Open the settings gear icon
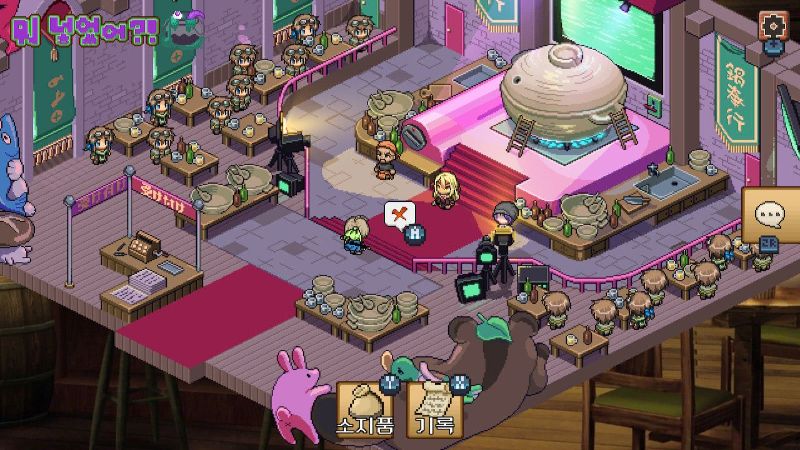This screenshot has width=800, height=450. pos(772,24)
